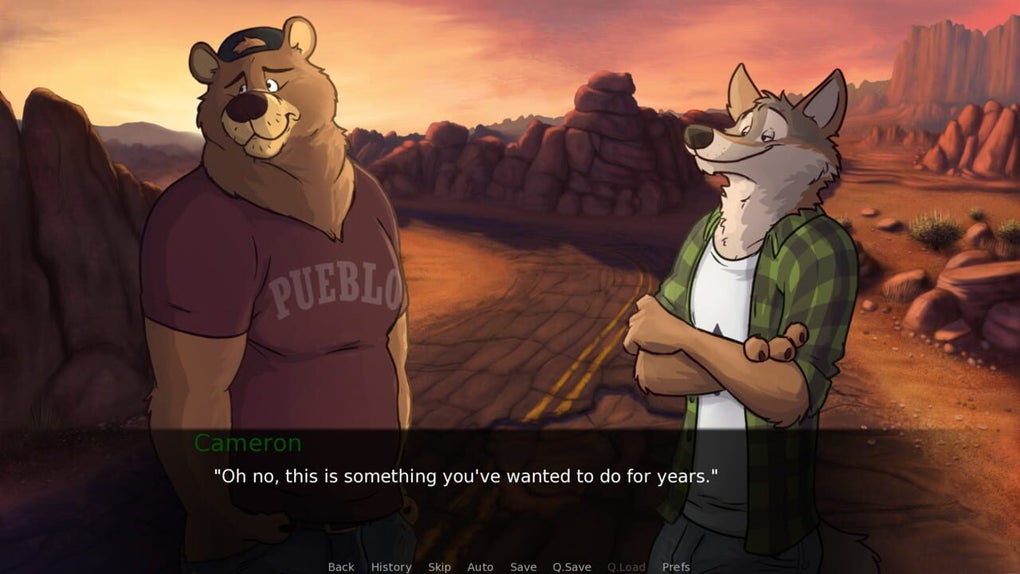The width and height of the screenshot is (1020, 574).
Task: Go back one line with Back
Action: (341, 567)
